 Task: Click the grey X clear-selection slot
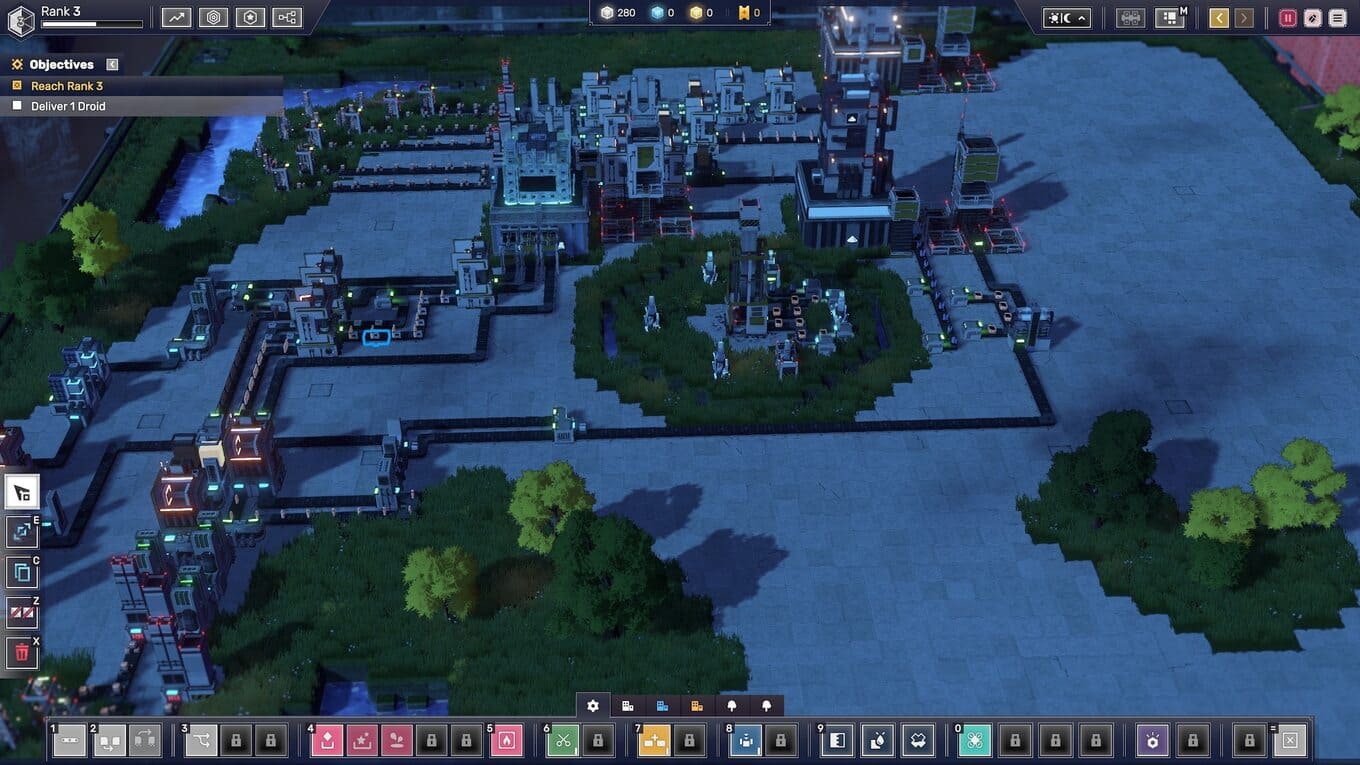tap(1290, 741)
